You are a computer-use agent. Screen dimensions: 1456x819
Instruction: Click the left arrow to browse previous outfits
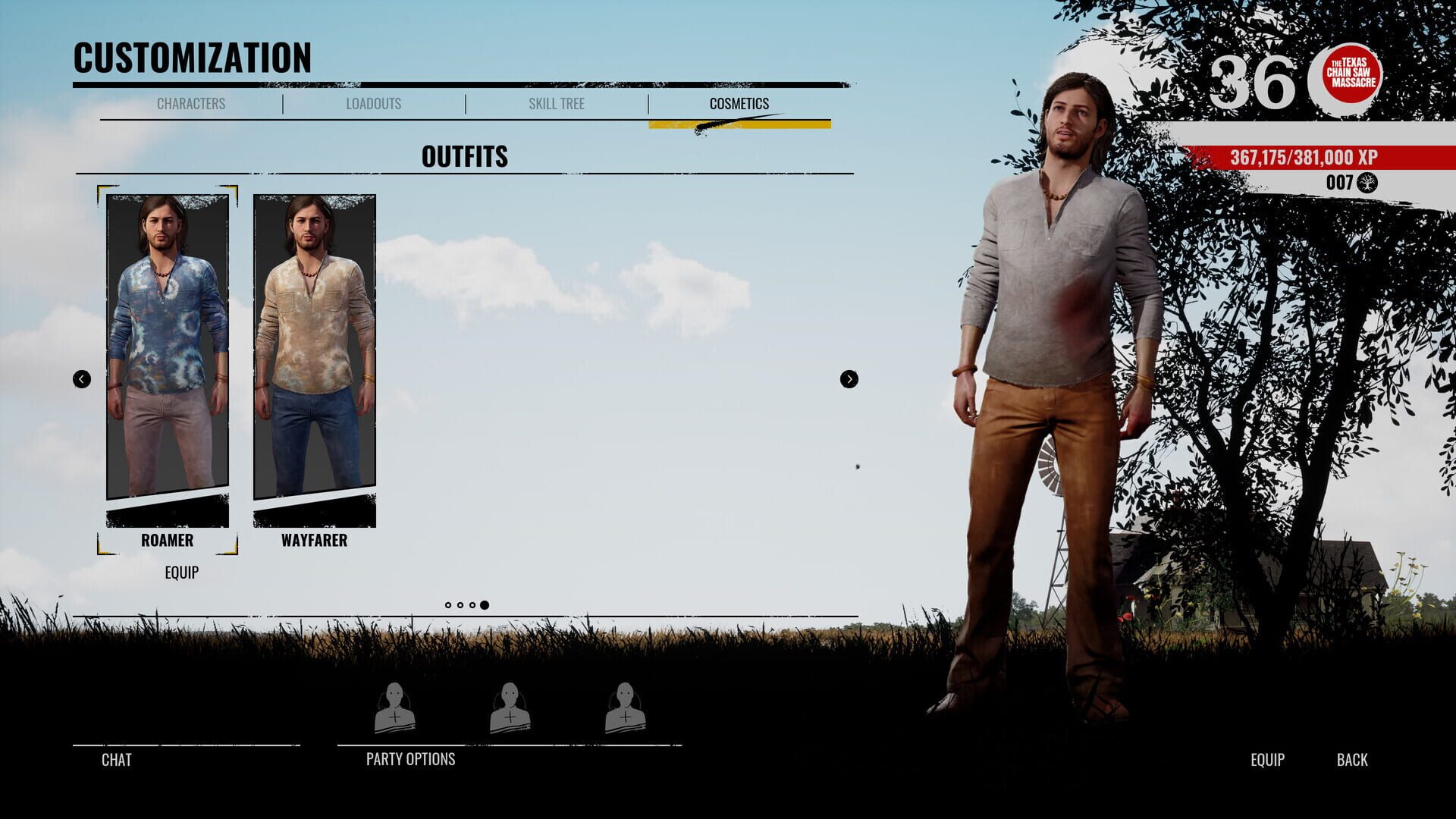coord(80,379)
